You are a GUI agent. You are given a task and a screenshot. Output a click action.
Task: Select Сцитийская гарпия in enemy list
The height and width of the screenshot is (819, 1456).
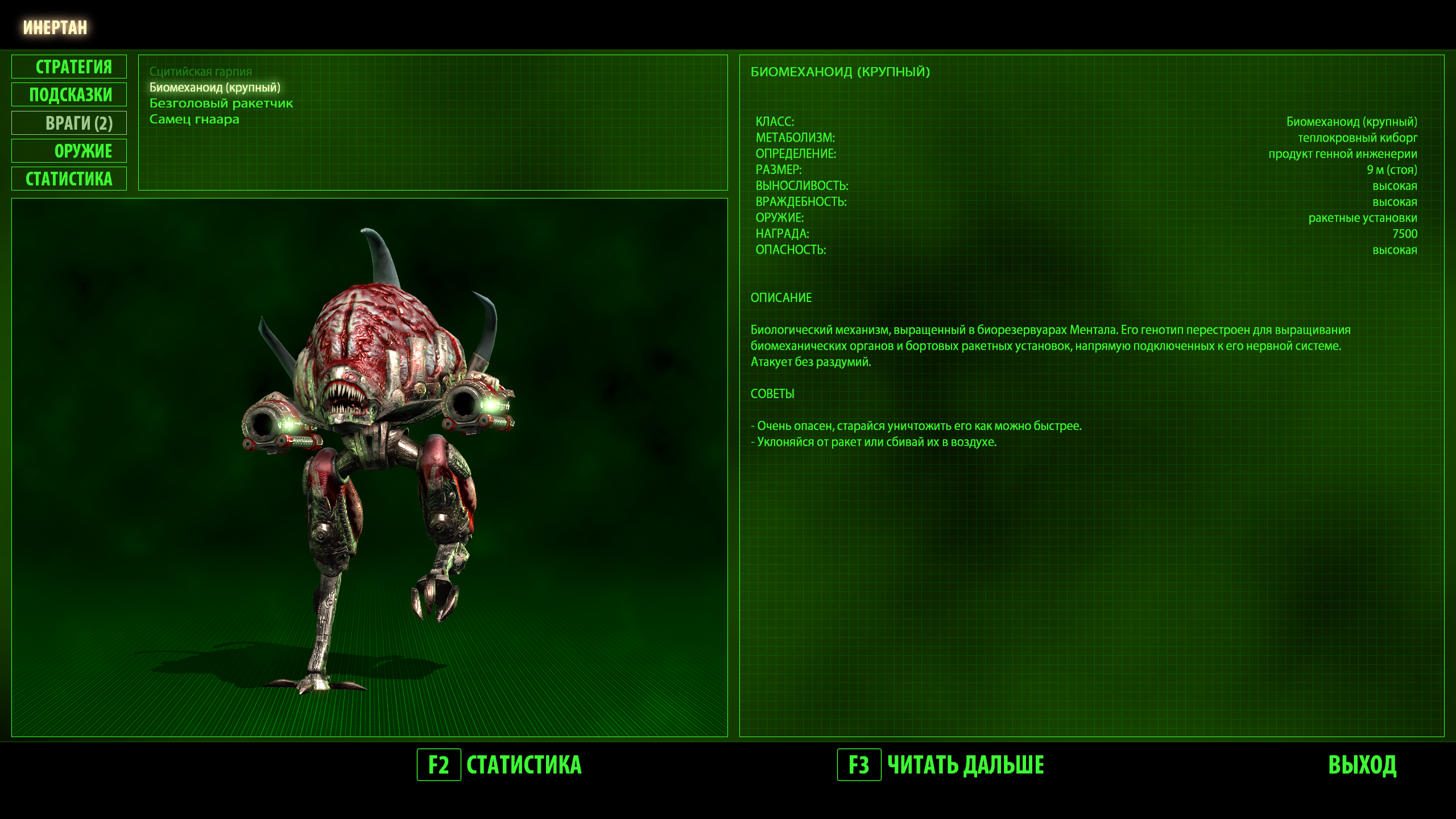(x=200, y=72)
